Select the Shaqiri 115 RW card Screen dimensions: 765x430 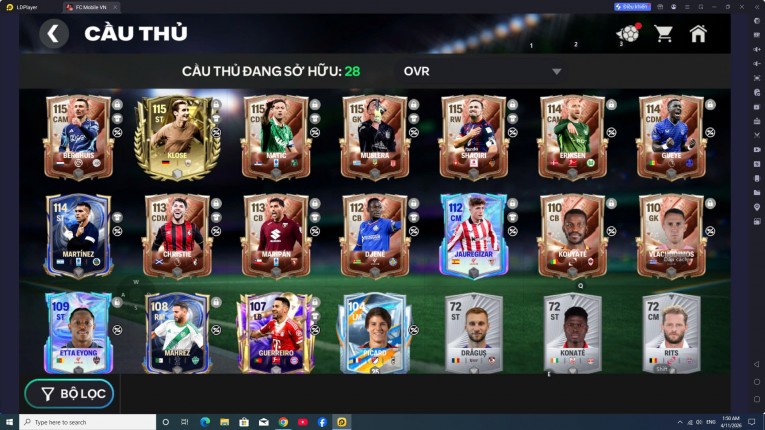(x=473, y=136)
